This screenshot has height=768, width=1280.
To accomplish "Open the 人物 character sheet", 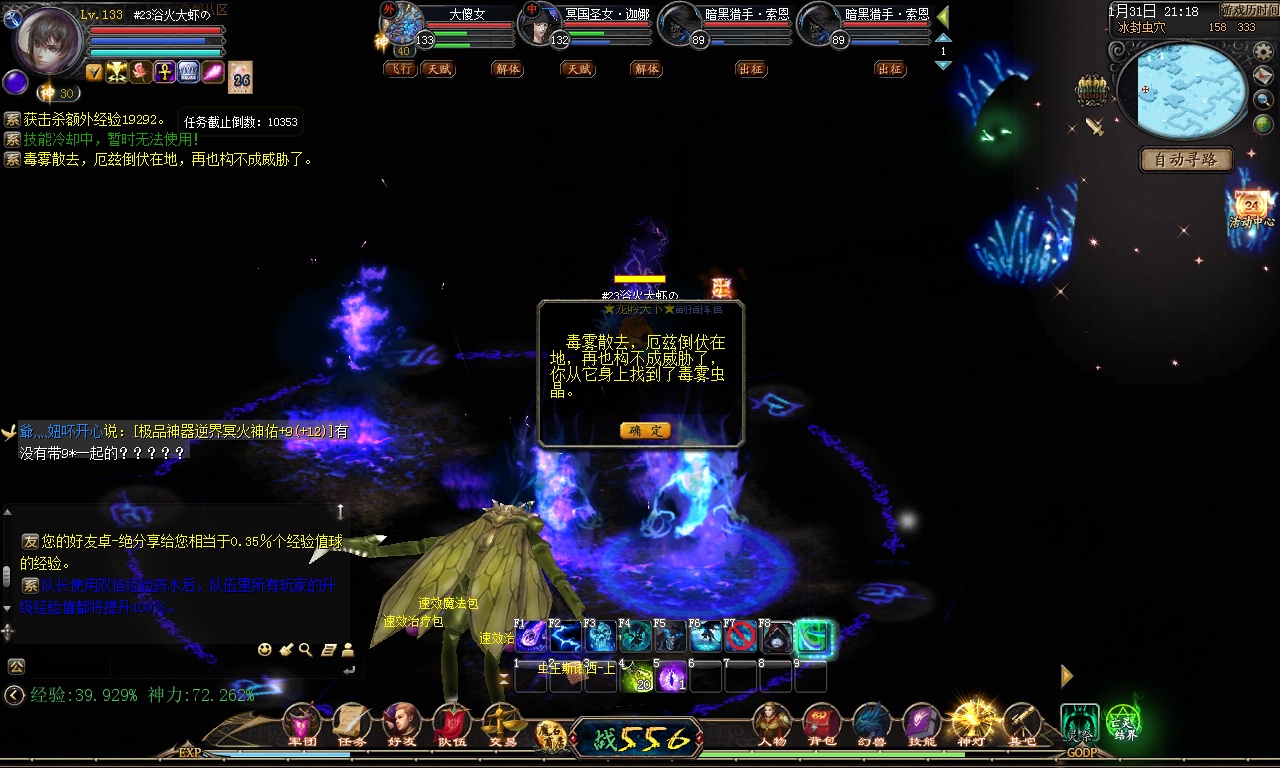I will click(771, 723).
